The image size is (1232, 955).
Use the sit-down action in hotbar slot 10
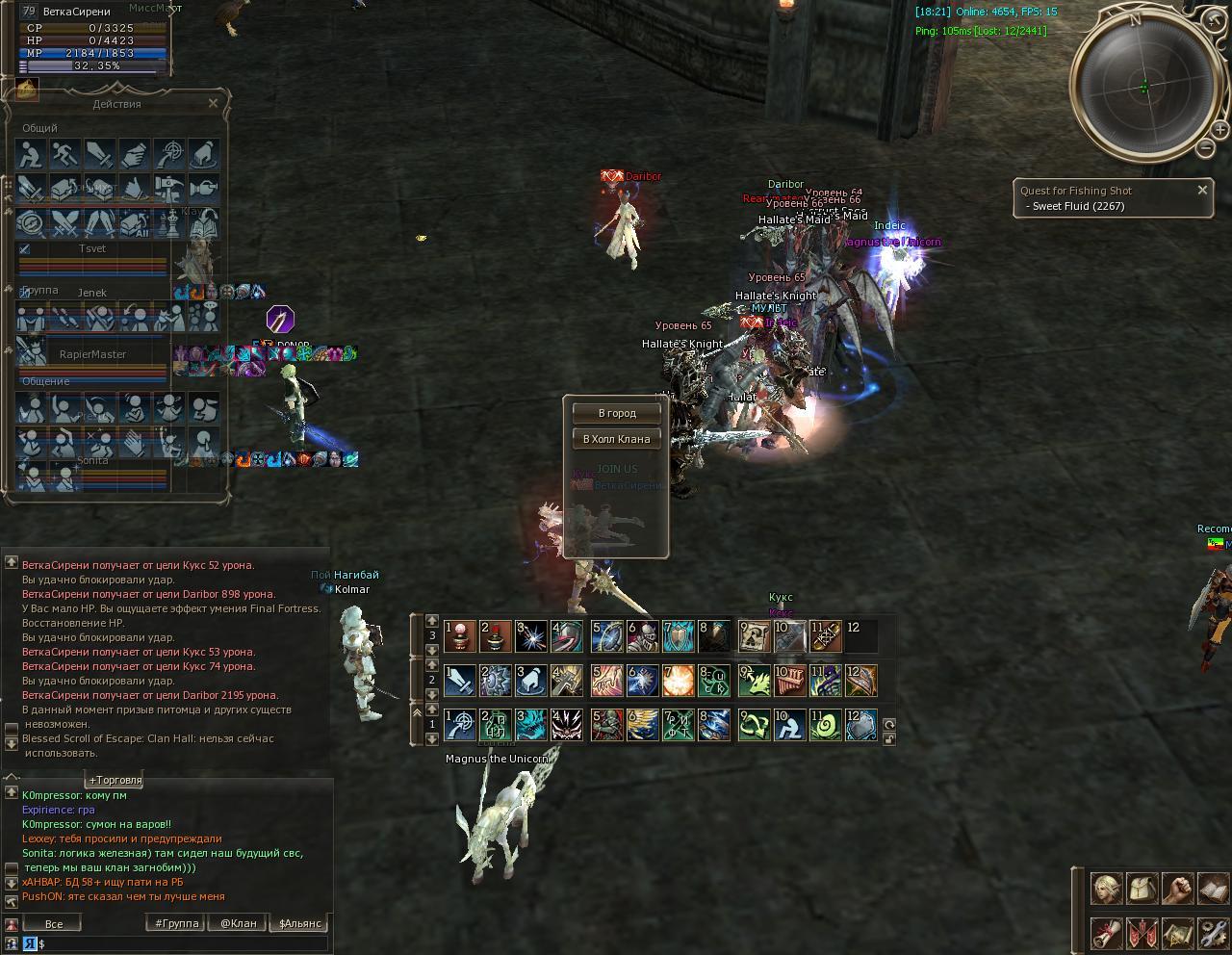pyautogui.click(x=789, y=726)
